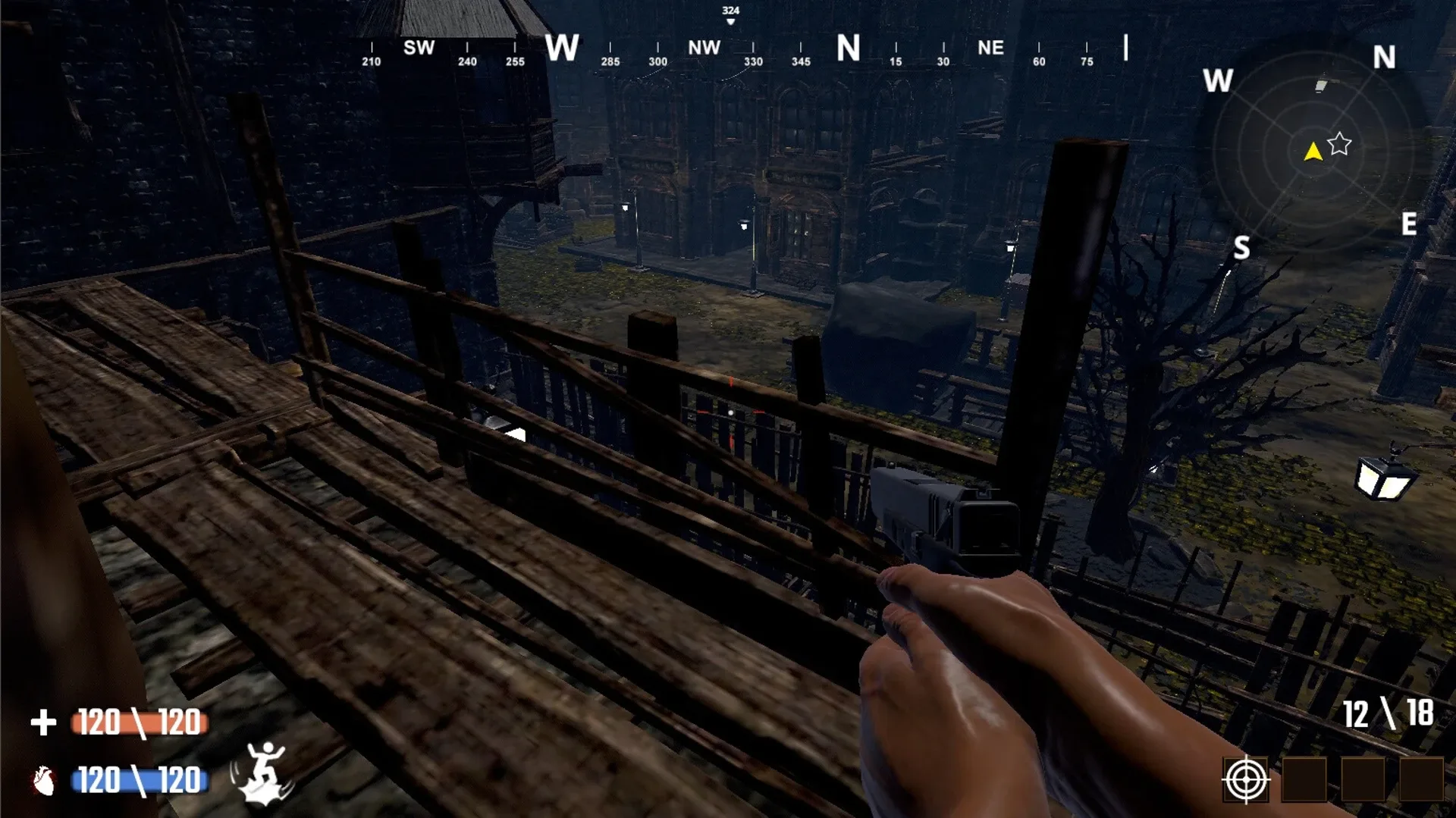Toggle the E direction marker on the minimap
1456x818 pixels.
click(x=1410, y=224)
